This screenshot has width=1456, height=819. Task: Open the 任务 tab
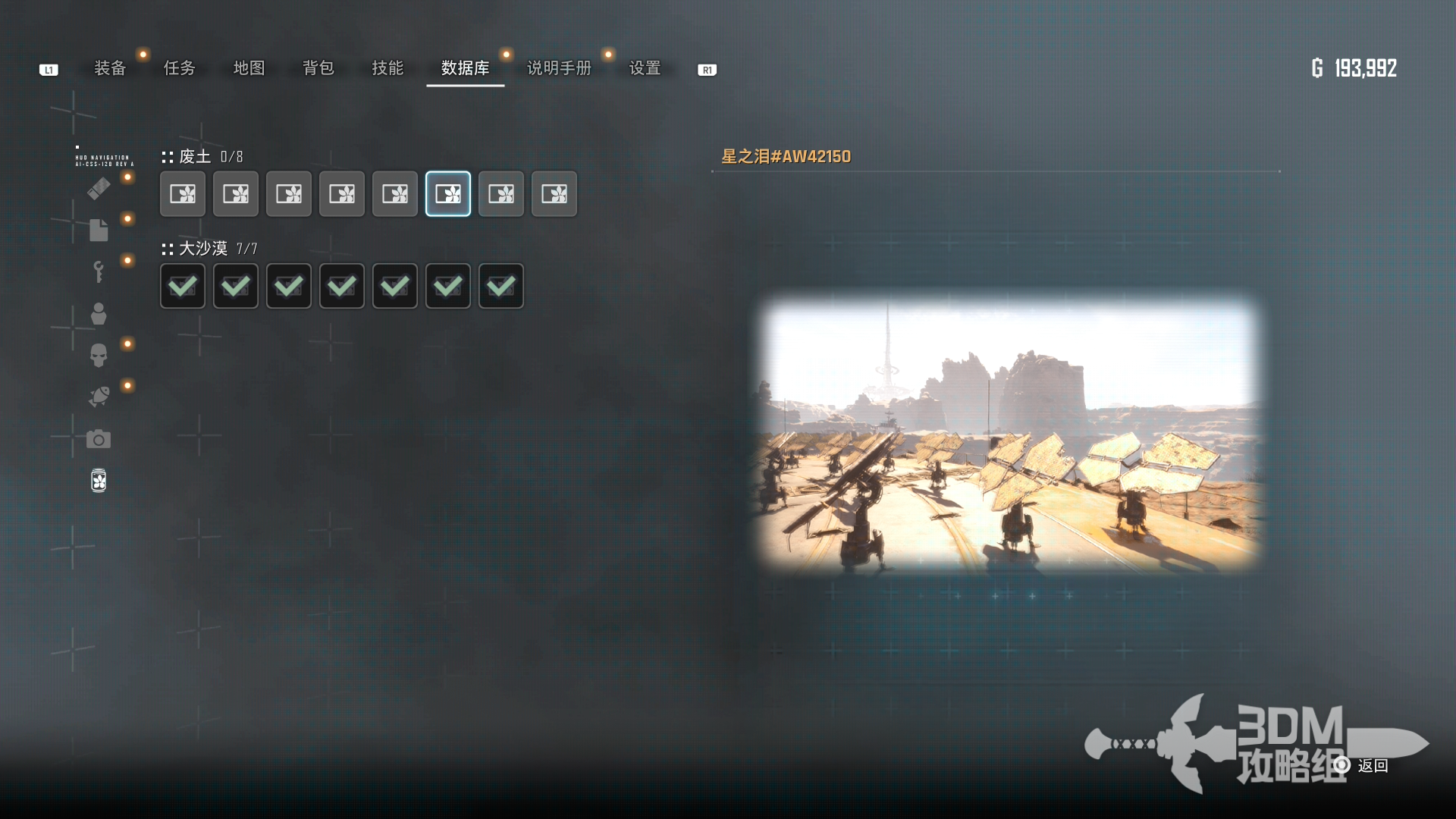tap(180, 68)
